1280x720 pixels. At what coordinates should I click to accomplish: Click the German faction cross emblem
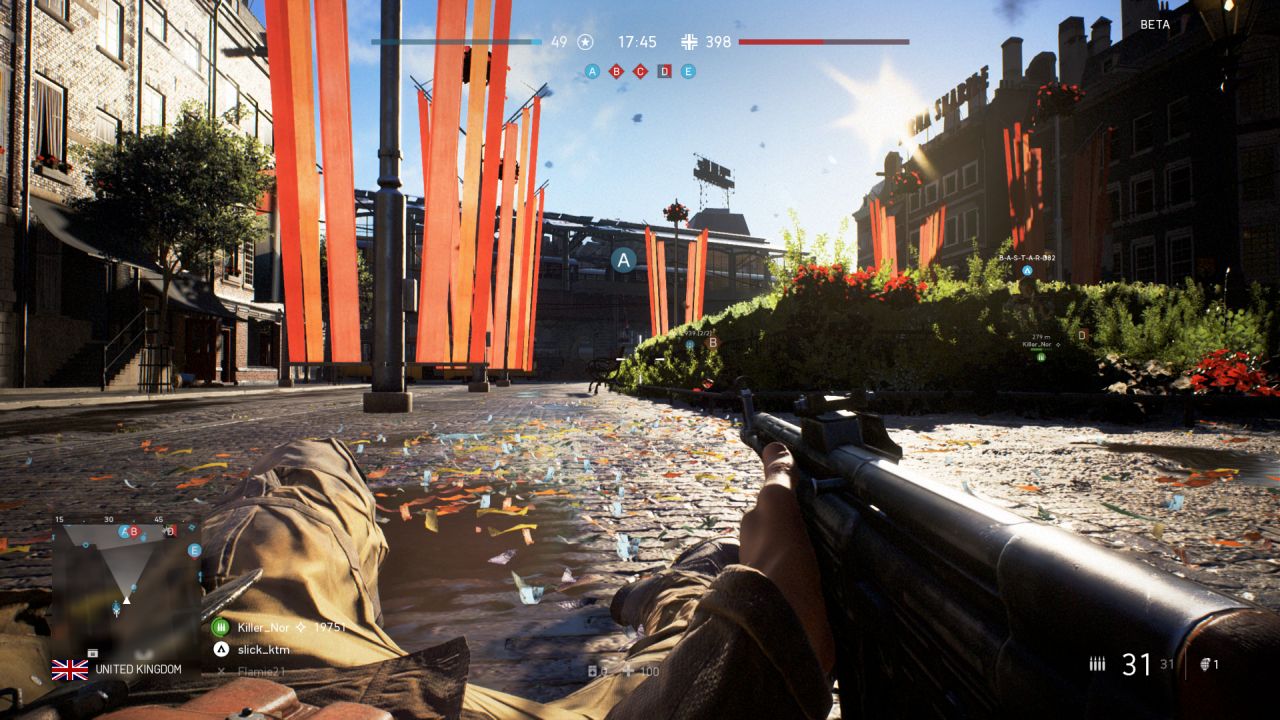tap(689, 42)
